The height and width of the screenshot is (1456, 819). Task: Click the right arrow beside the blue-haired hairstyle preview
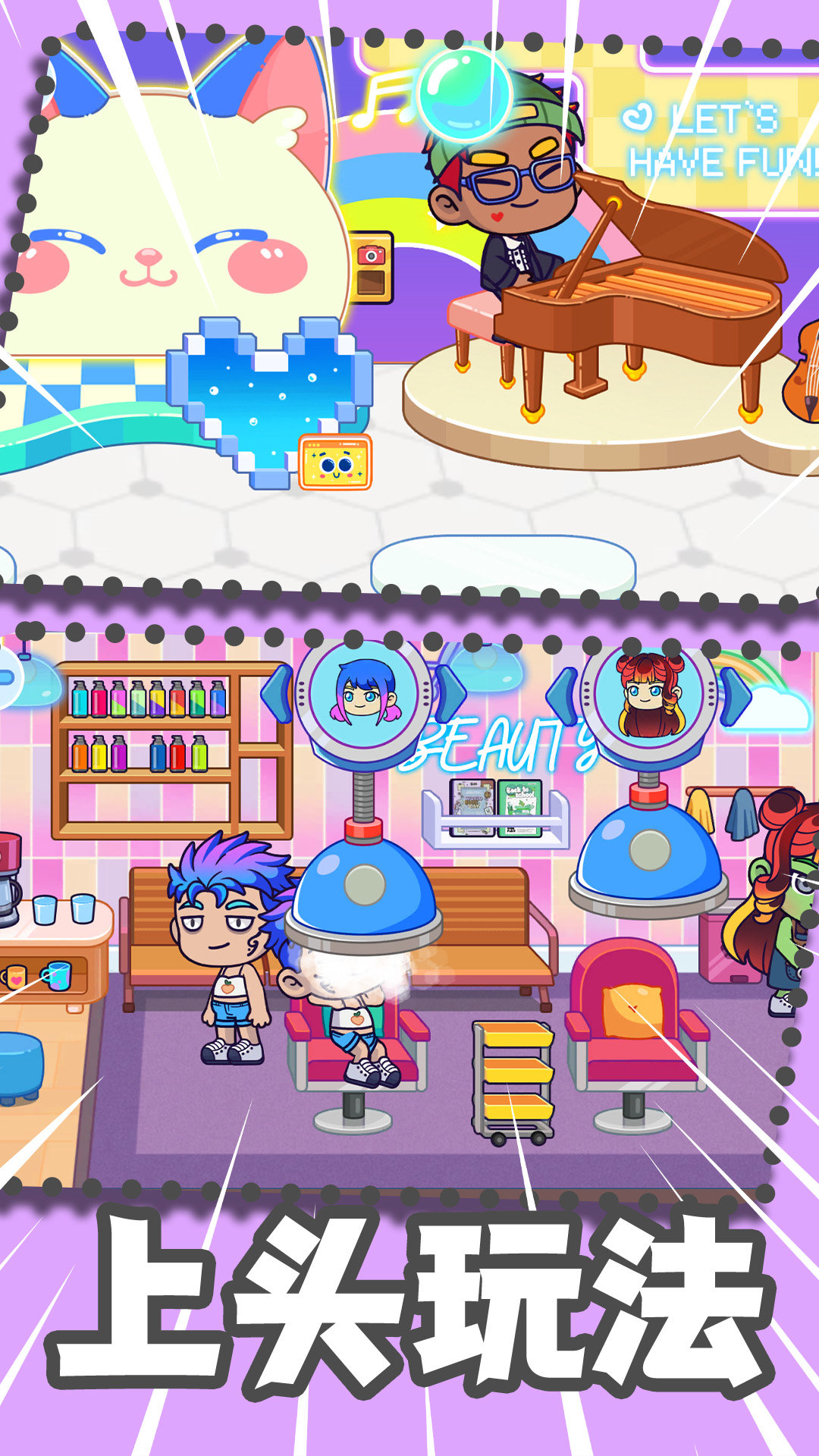(450, 692)
